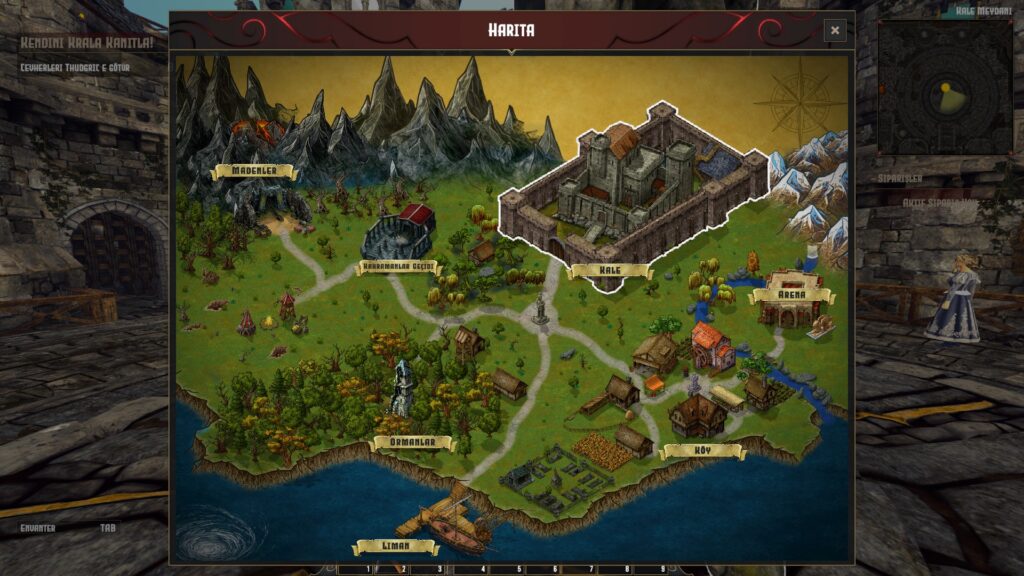
Task: Close the Harita map window
Action: click(x=835, y=30)
